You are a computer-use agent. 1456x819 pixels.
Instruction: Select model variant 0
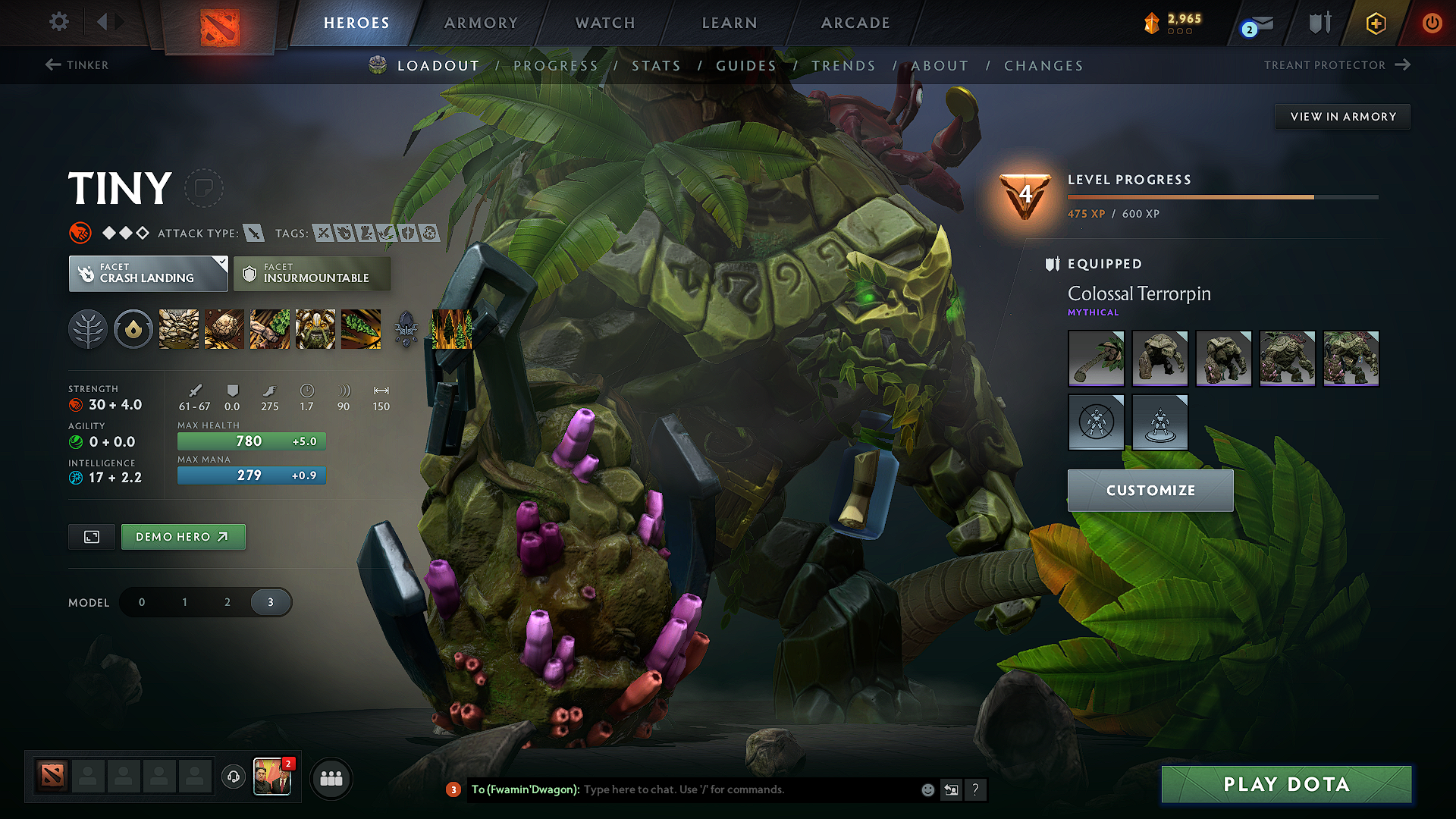tap(141, 601)
